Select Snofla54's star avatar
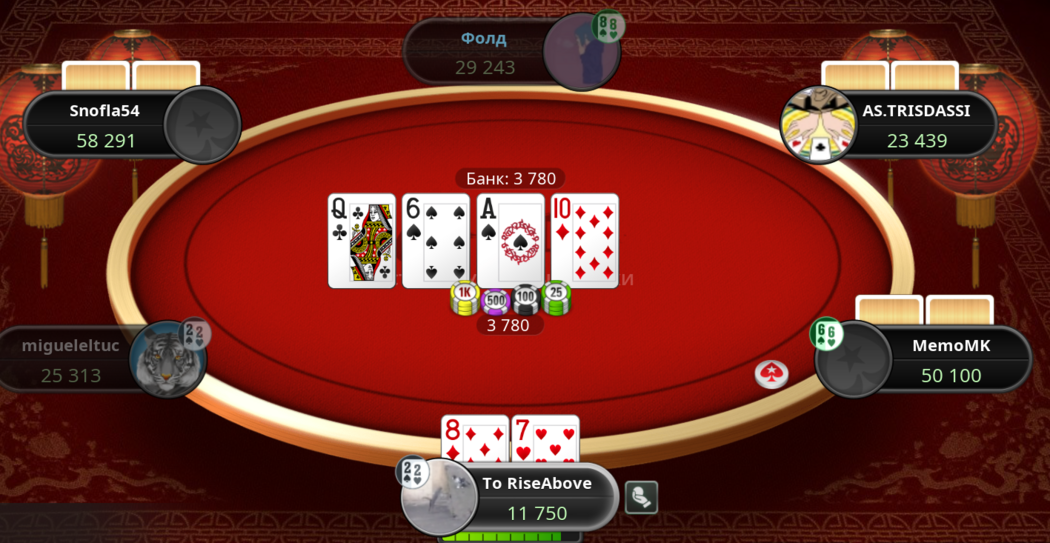 [x=202, y=125]
